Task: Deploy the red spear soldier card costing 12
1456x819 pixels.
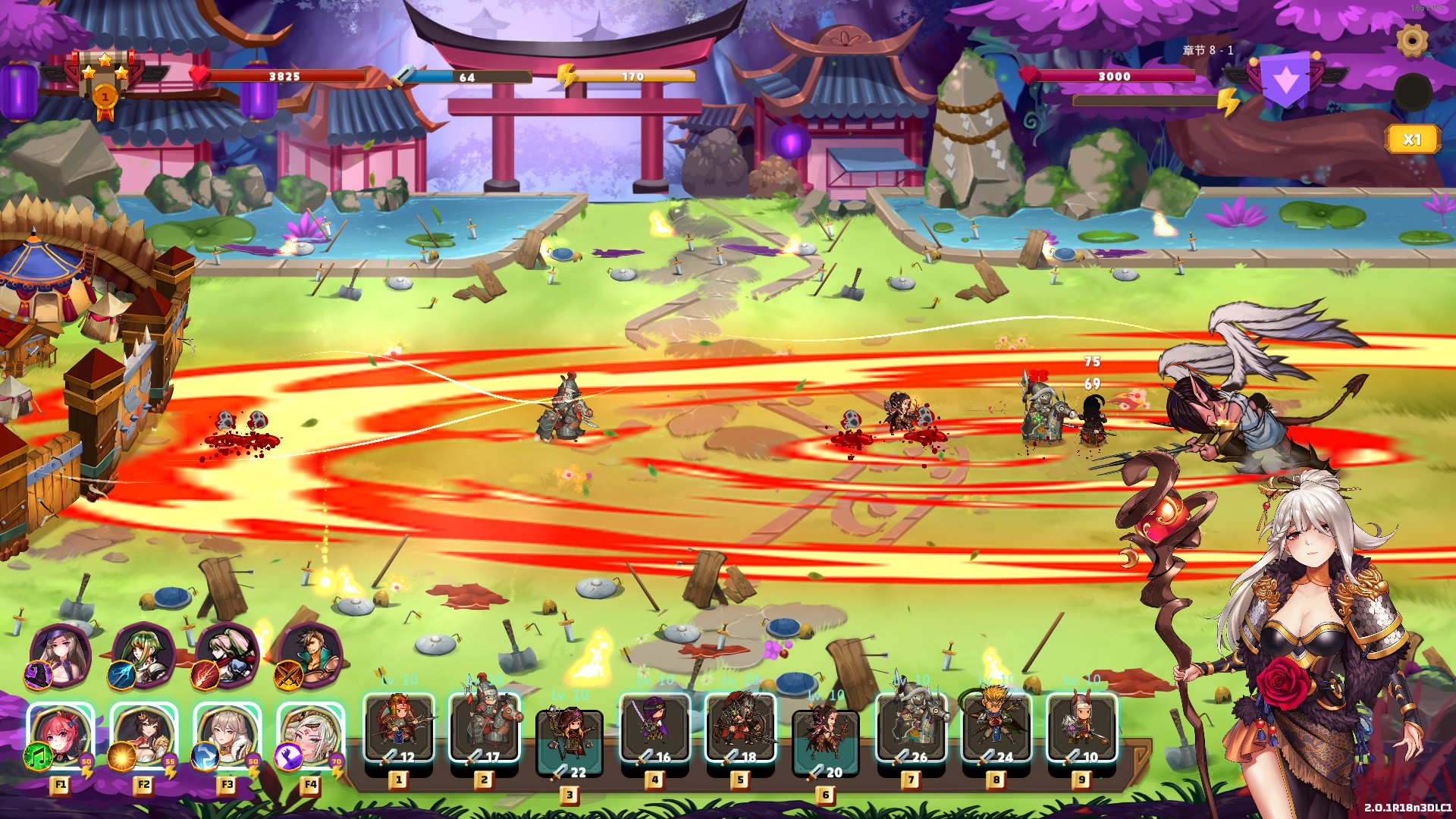Action: [400, 728]
